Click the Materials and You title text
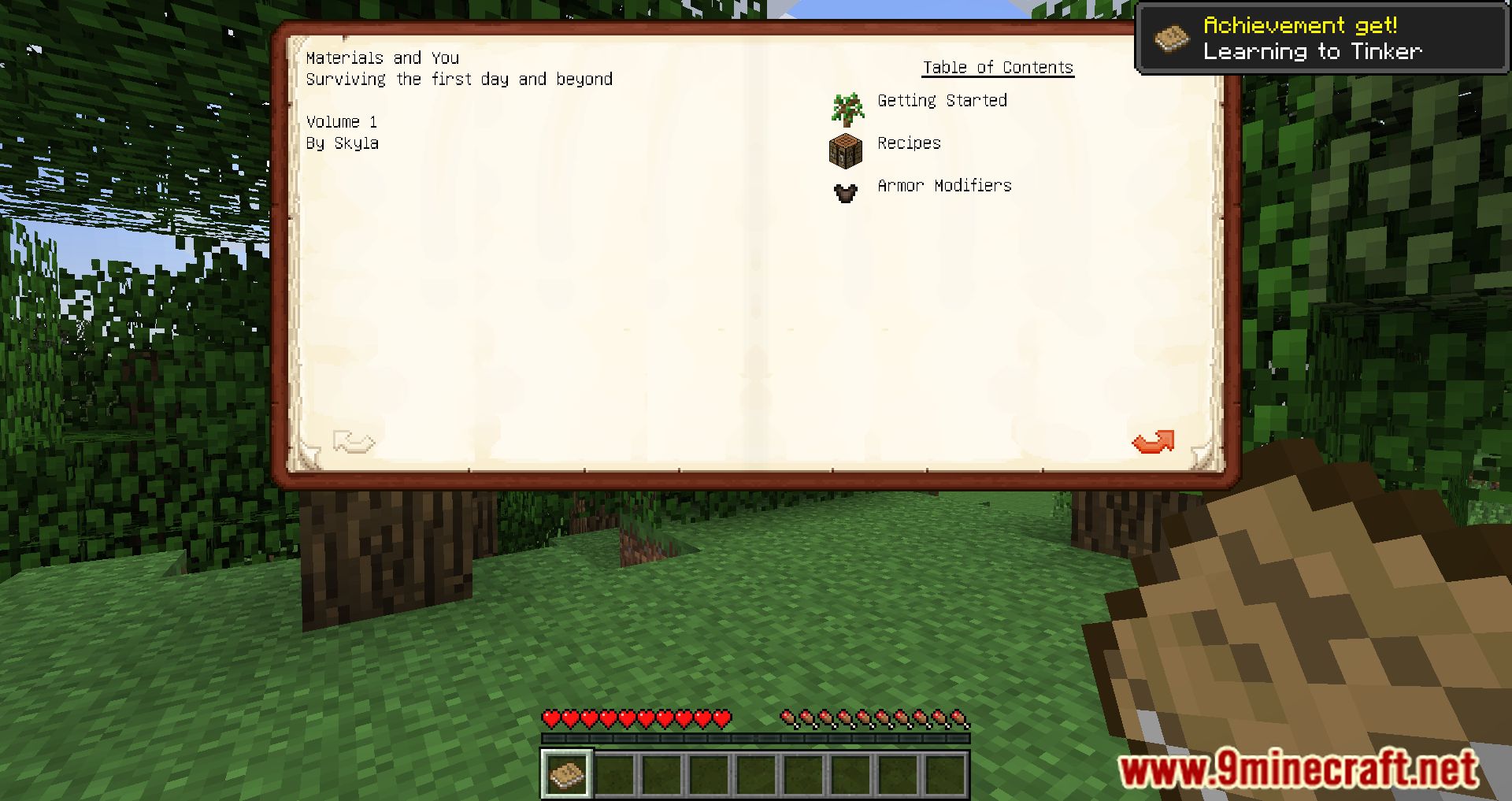 pyautogui.click(x=383, y=57)
